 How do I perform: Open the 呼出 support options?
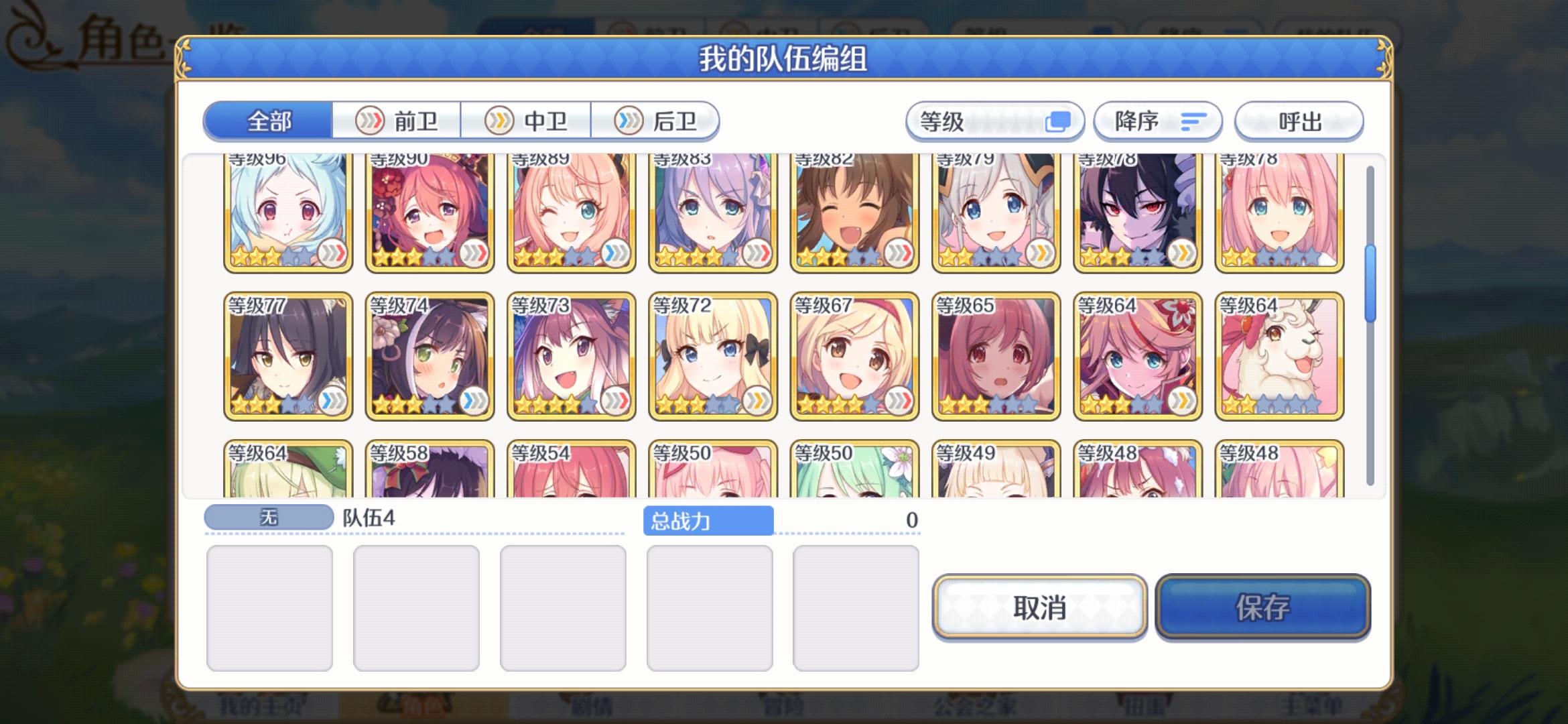[x=1299, y=121]
